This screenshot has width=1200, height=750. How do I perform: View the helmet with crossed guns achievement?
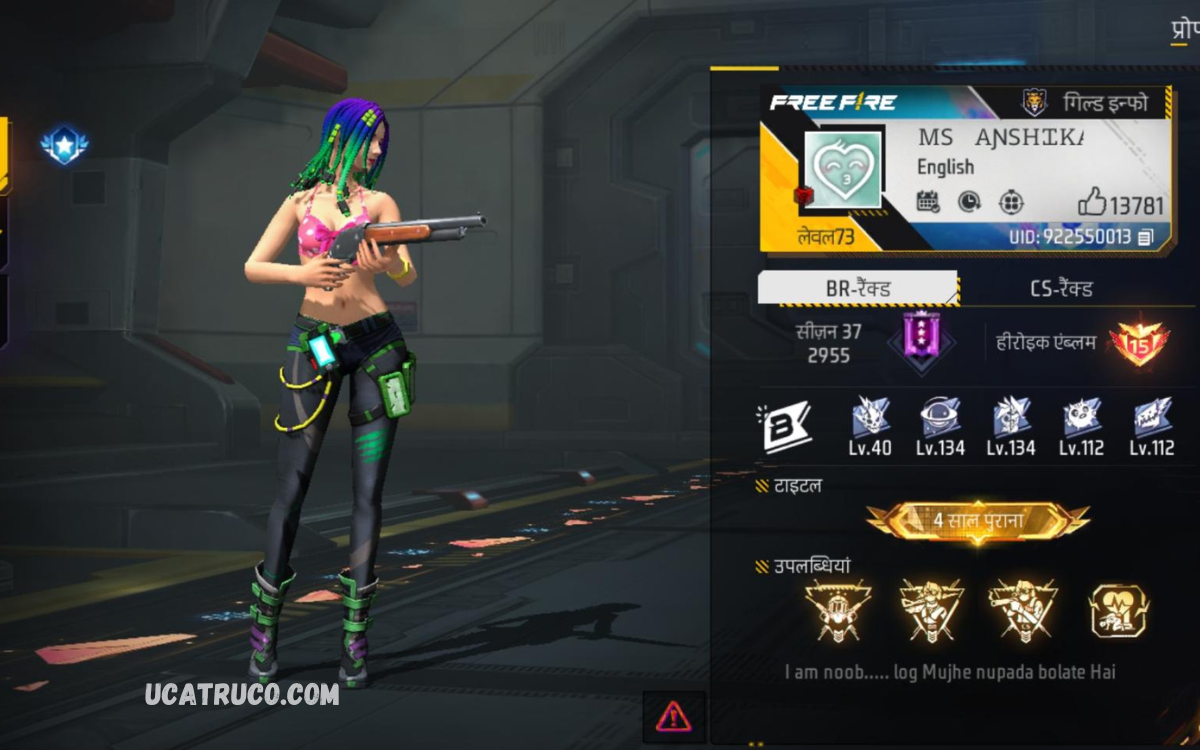pyautogui.click(x=837, y=610)
